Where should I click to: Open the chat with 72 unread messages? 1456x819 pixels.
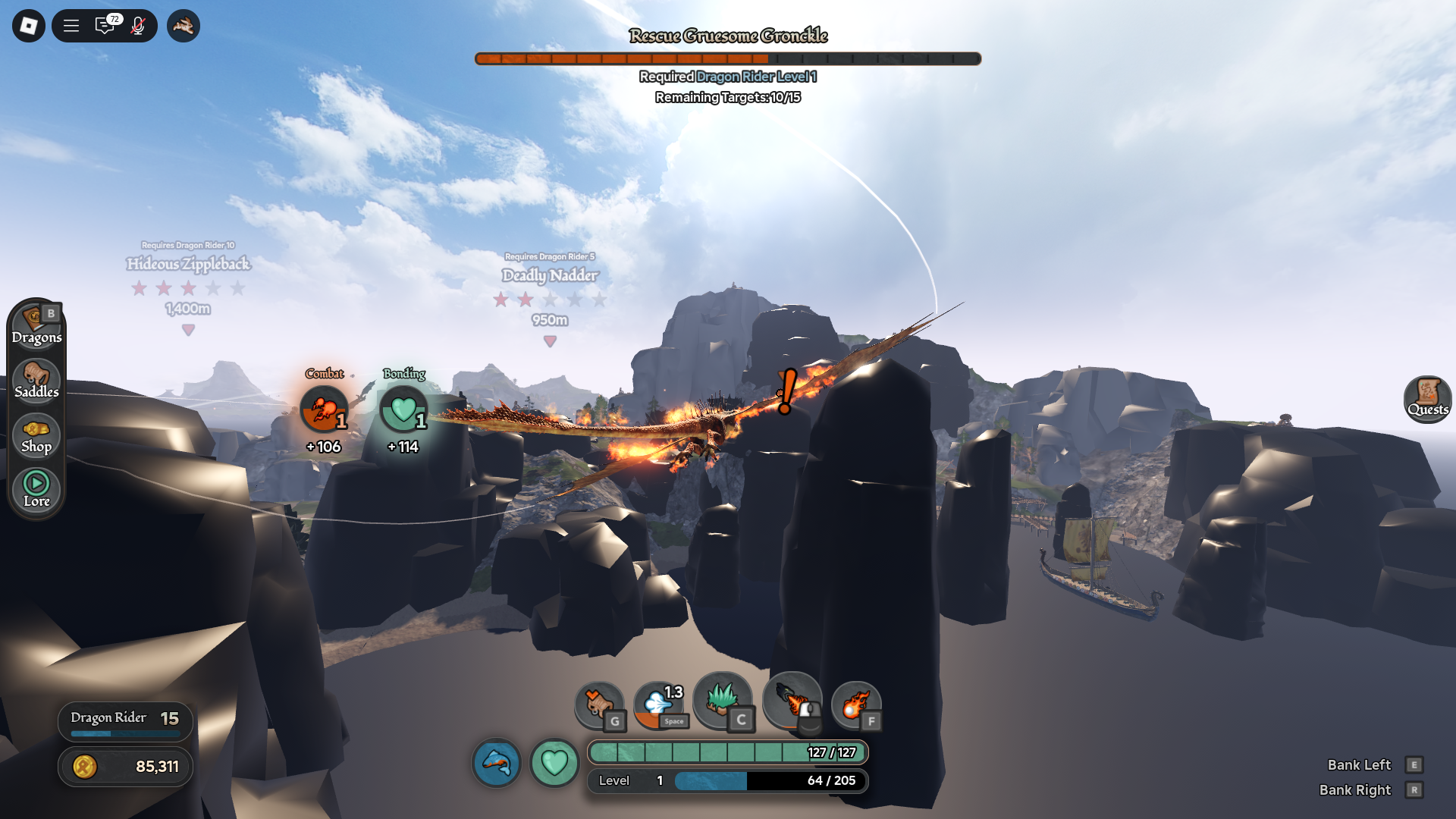(x=105, y=26)
